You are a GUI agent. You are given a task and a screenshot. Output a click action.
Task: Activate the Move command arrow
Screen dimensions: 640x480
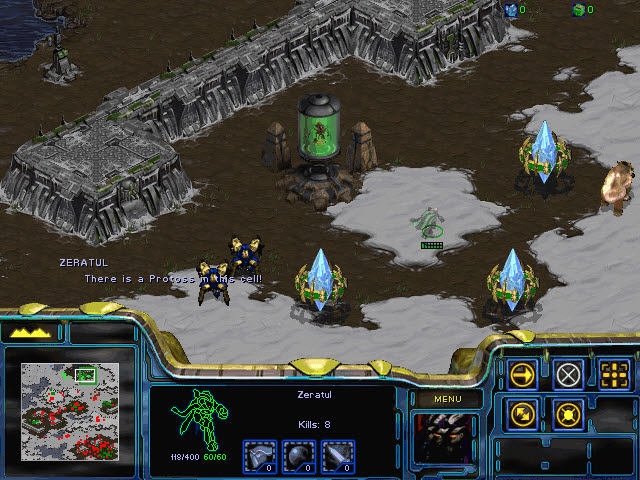[x=523, y=375]
